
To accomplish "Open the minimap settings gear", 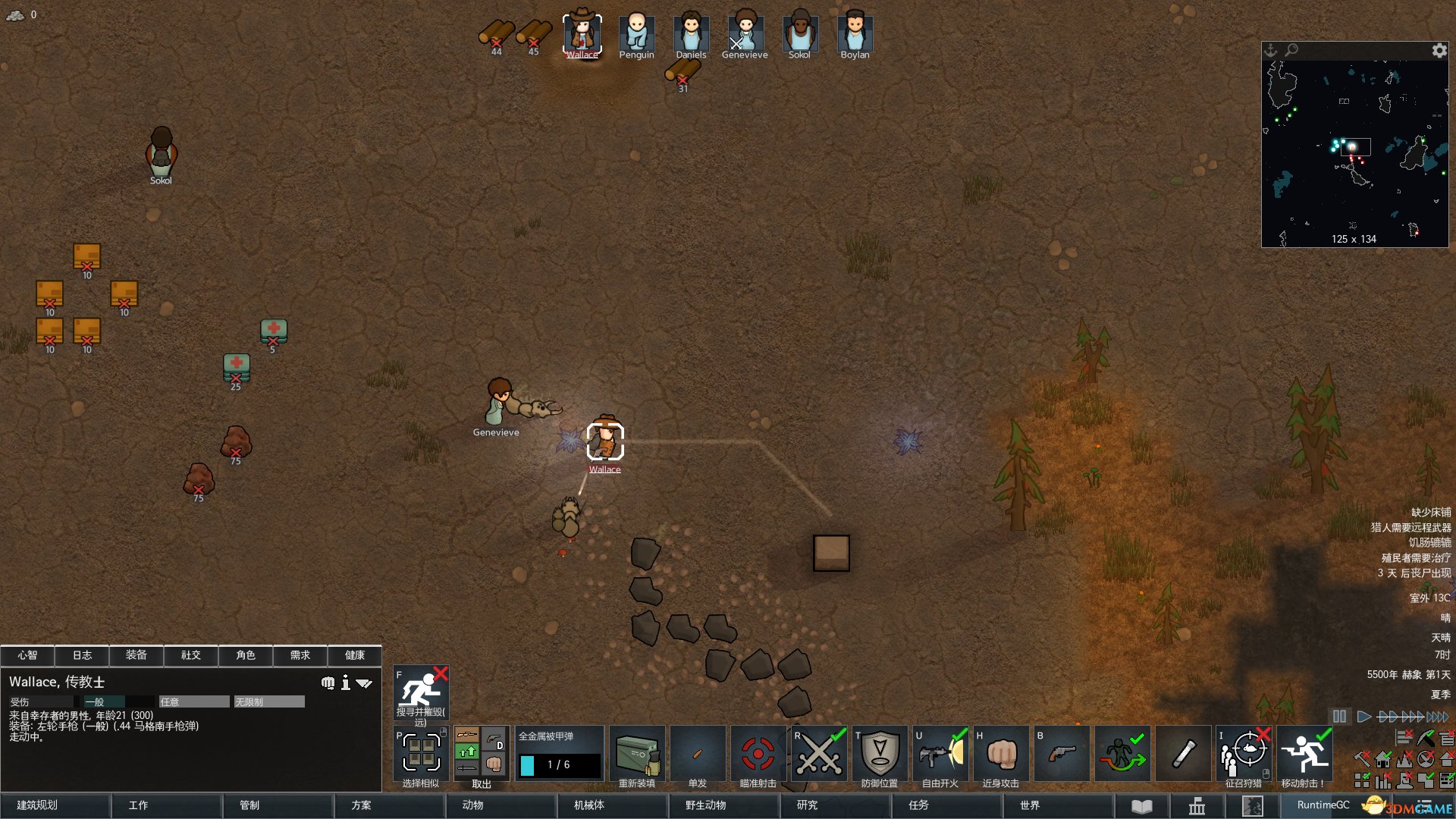I will pos(1439,51).
